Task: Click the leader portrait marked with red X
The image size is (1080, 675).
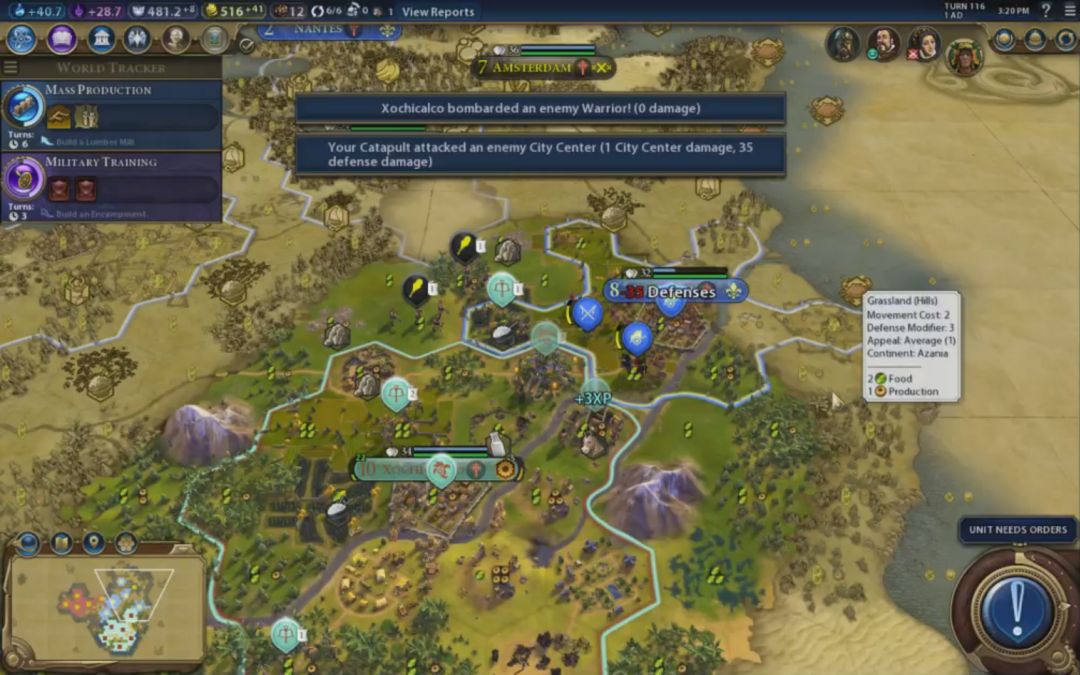Action: (923, 44)
